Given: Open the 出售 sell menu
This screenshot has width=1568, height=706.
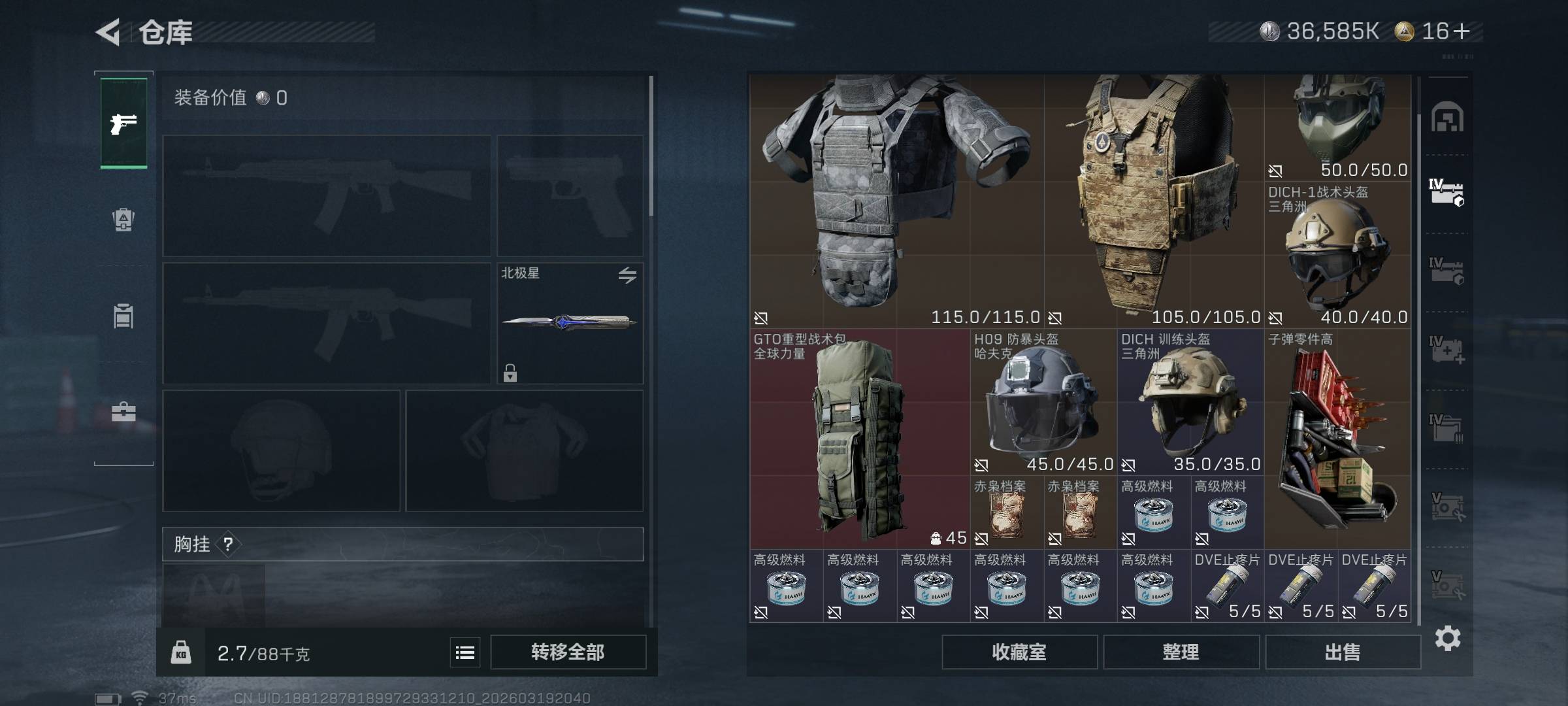Looking at the screenshot, I should (x=1343, y=652).
